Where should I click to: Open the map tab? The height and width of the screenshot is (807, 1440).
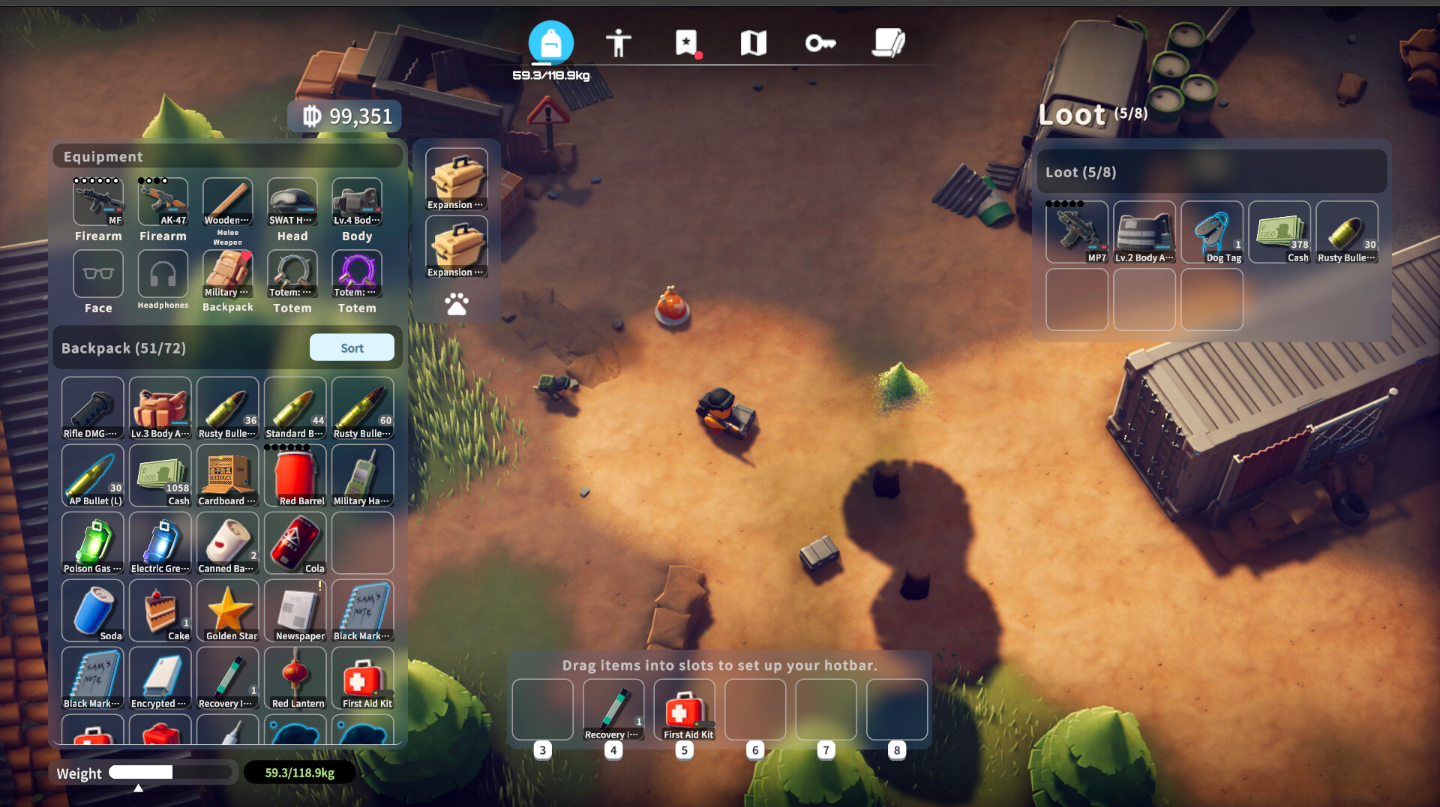pos(753,43)
